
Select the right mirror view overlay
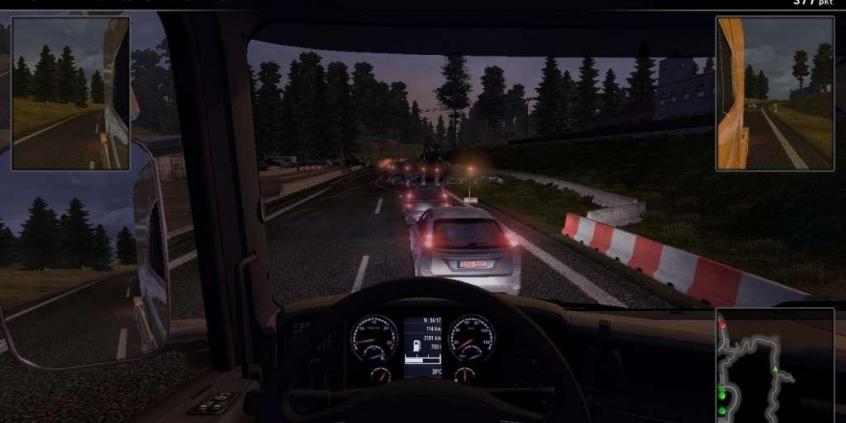coord(774,93)
